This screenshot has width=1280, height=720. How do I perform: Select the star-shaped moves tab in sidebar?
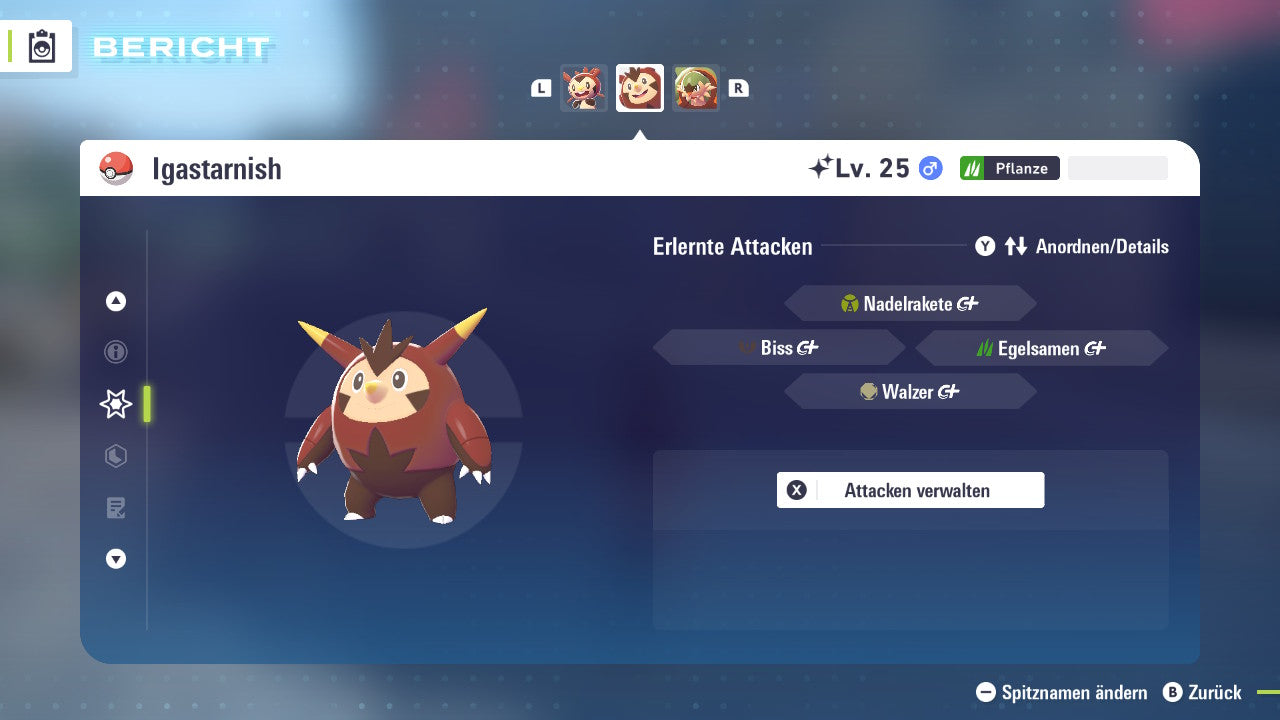click(116, 404)
